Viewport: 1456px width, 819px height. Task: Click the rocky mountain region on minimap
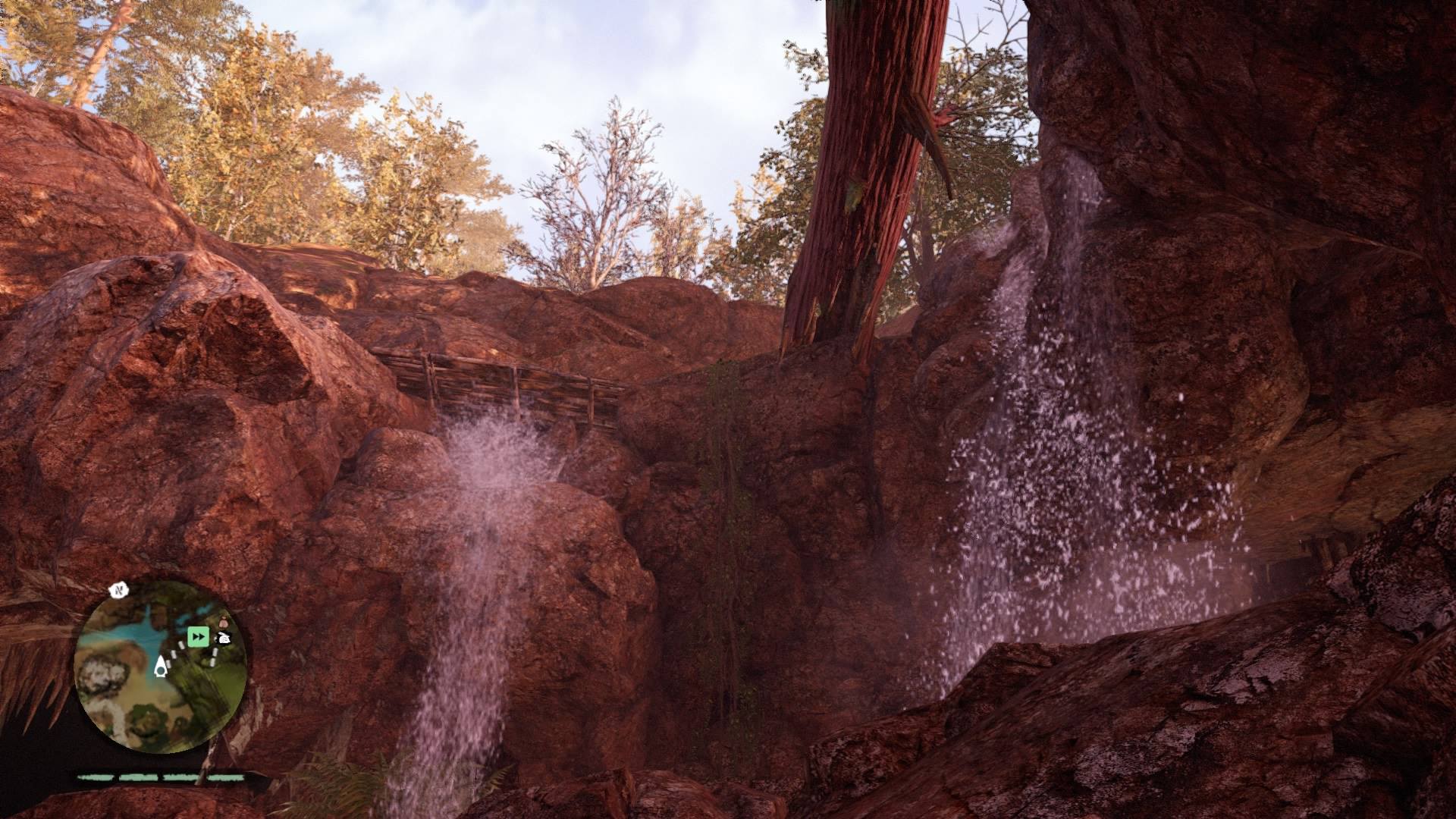[x=102, y=672]
